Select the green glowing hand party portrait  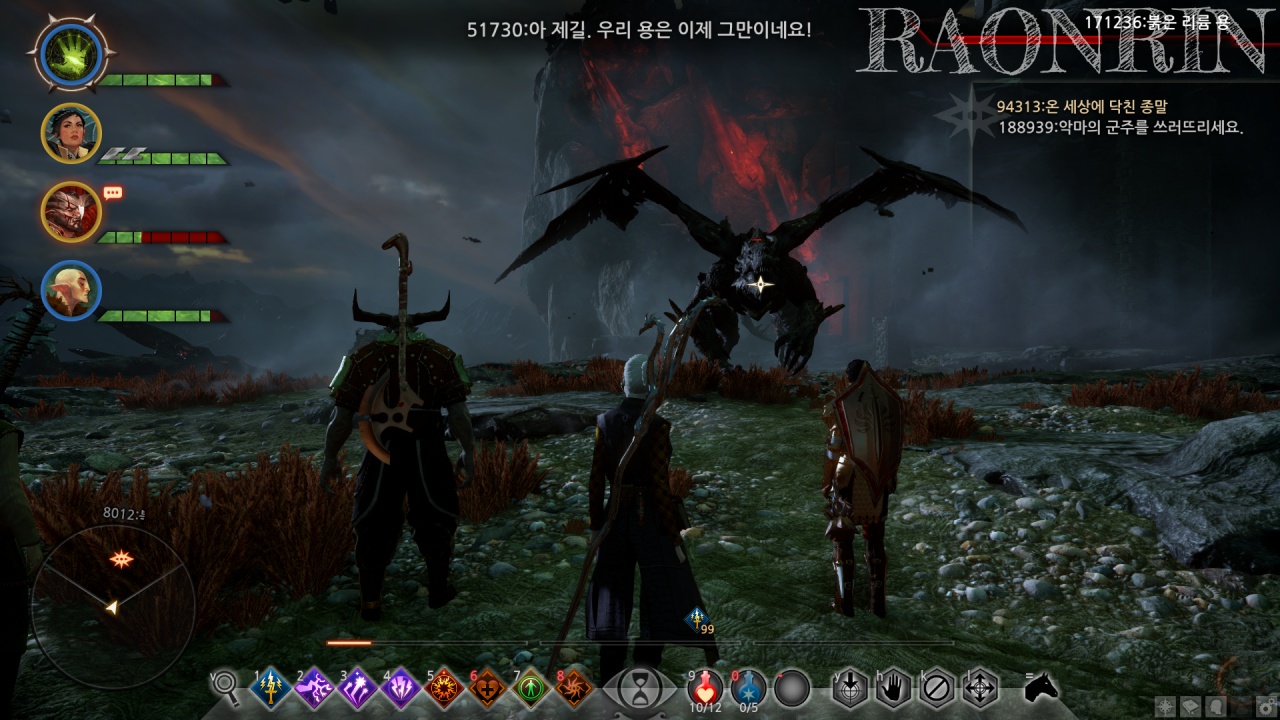pyautogui.click(x=72, y=54)
